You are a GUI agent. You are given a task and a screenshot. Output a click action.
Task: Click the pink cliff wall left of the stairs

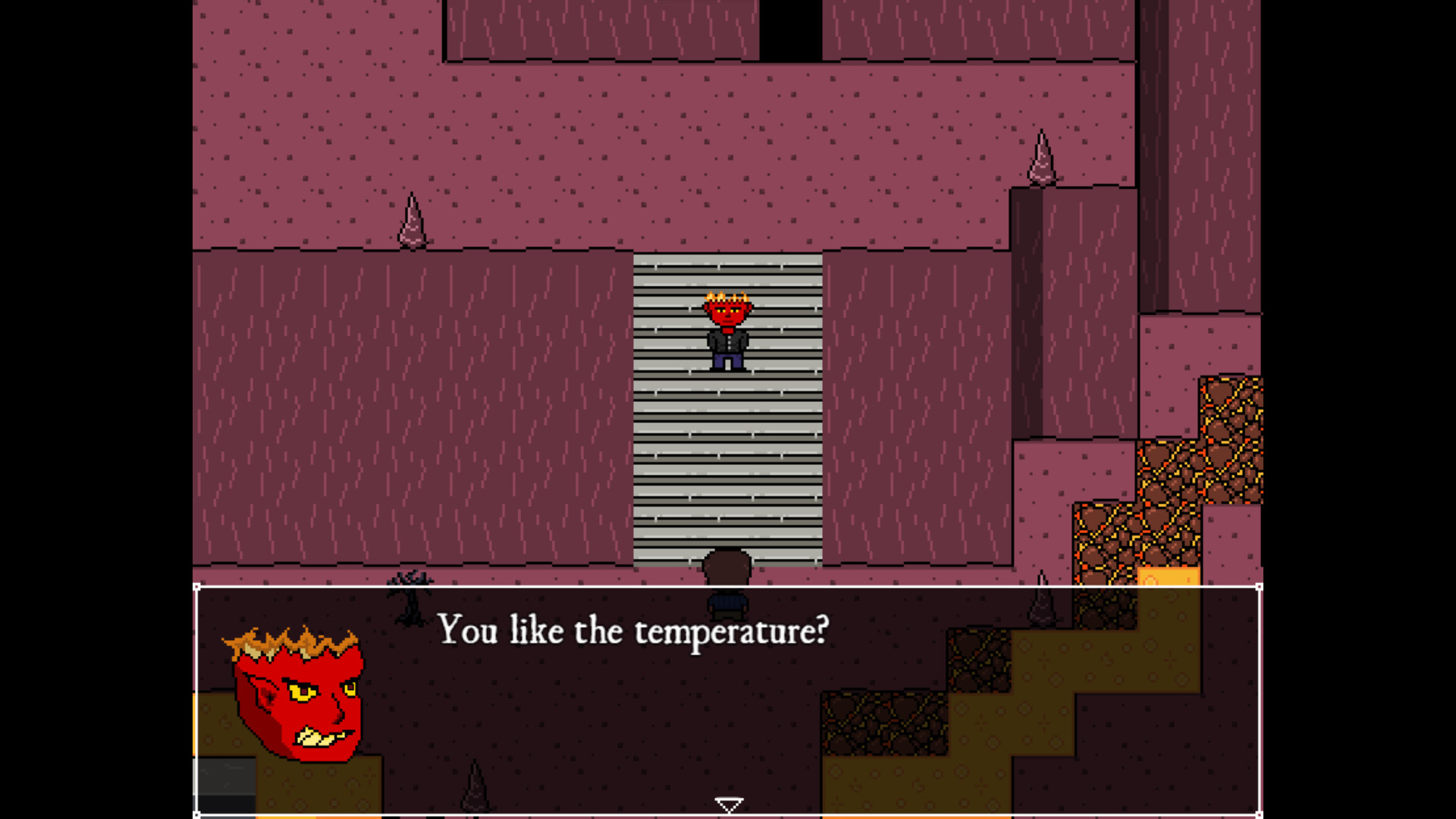point(417,417)
